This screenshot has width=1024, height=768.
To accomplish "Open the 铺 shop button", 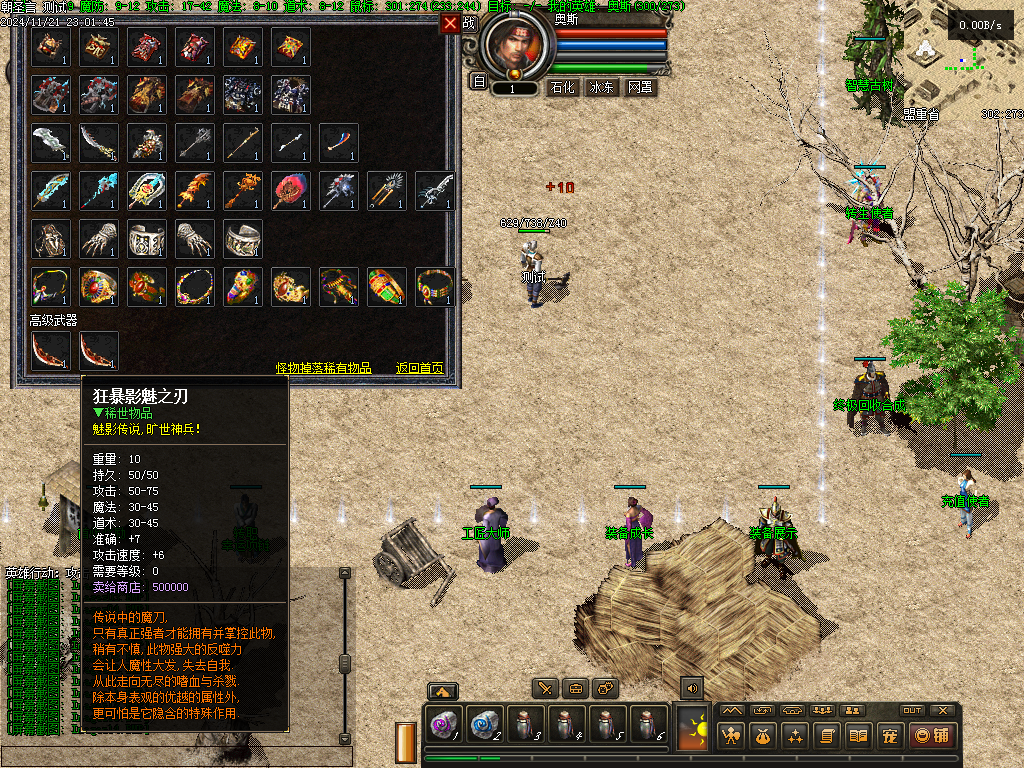I will click(x=930, y=736).
